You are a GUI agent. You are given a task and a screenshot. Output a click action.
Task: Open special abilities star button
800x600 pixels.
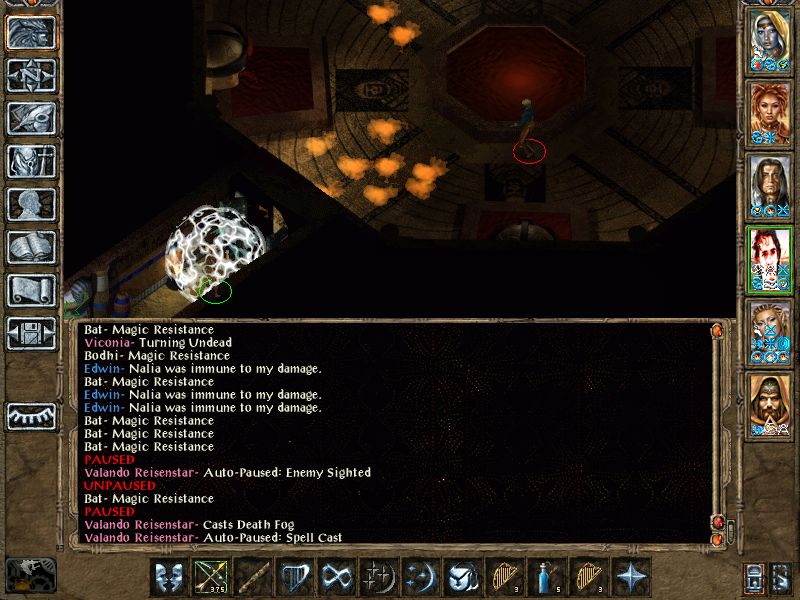tap(630, 578)
